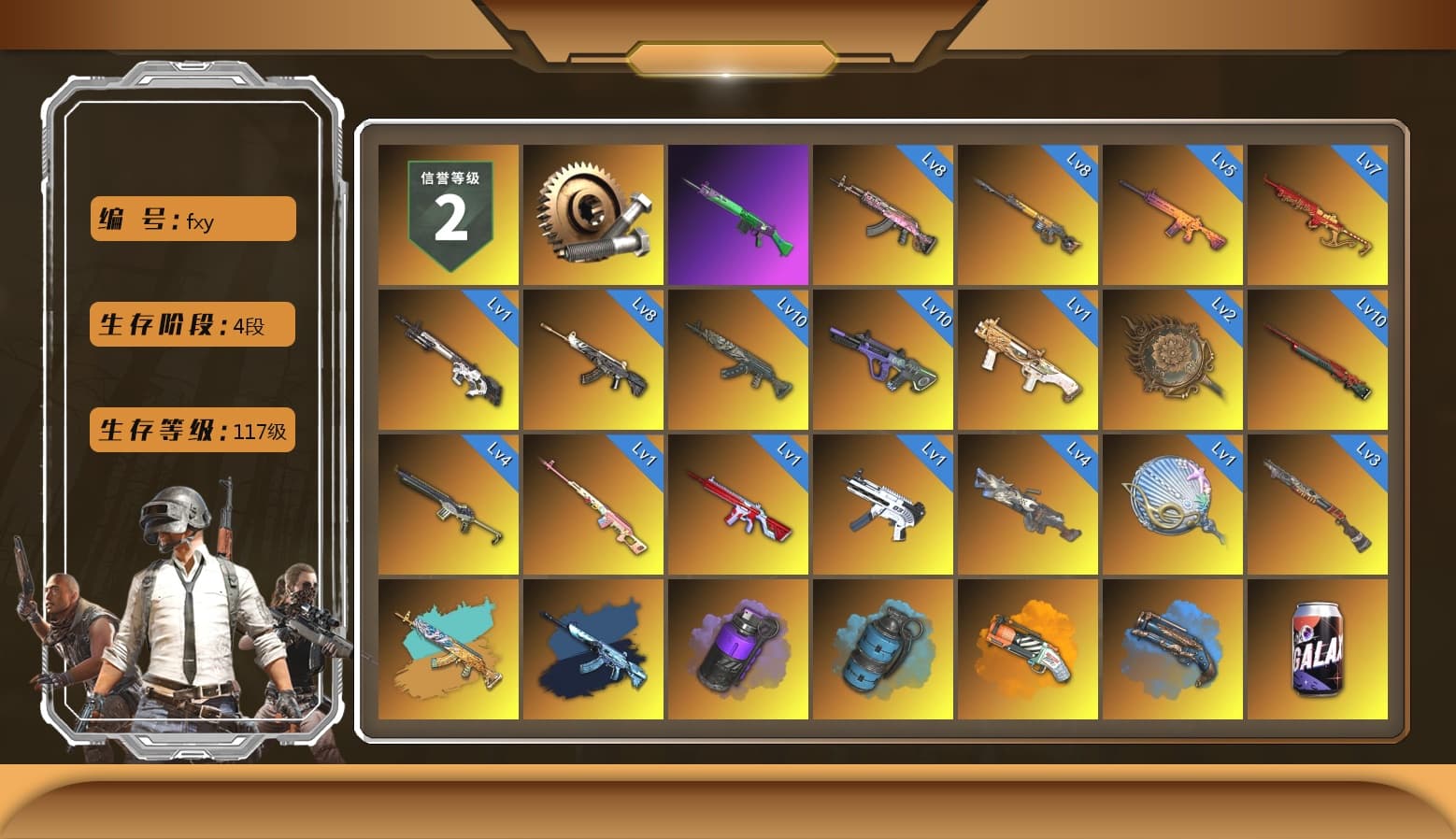The width and height of the screenshot is (1456, 839).
Task: Click the gear and bolts material icon
Action: 592,212
